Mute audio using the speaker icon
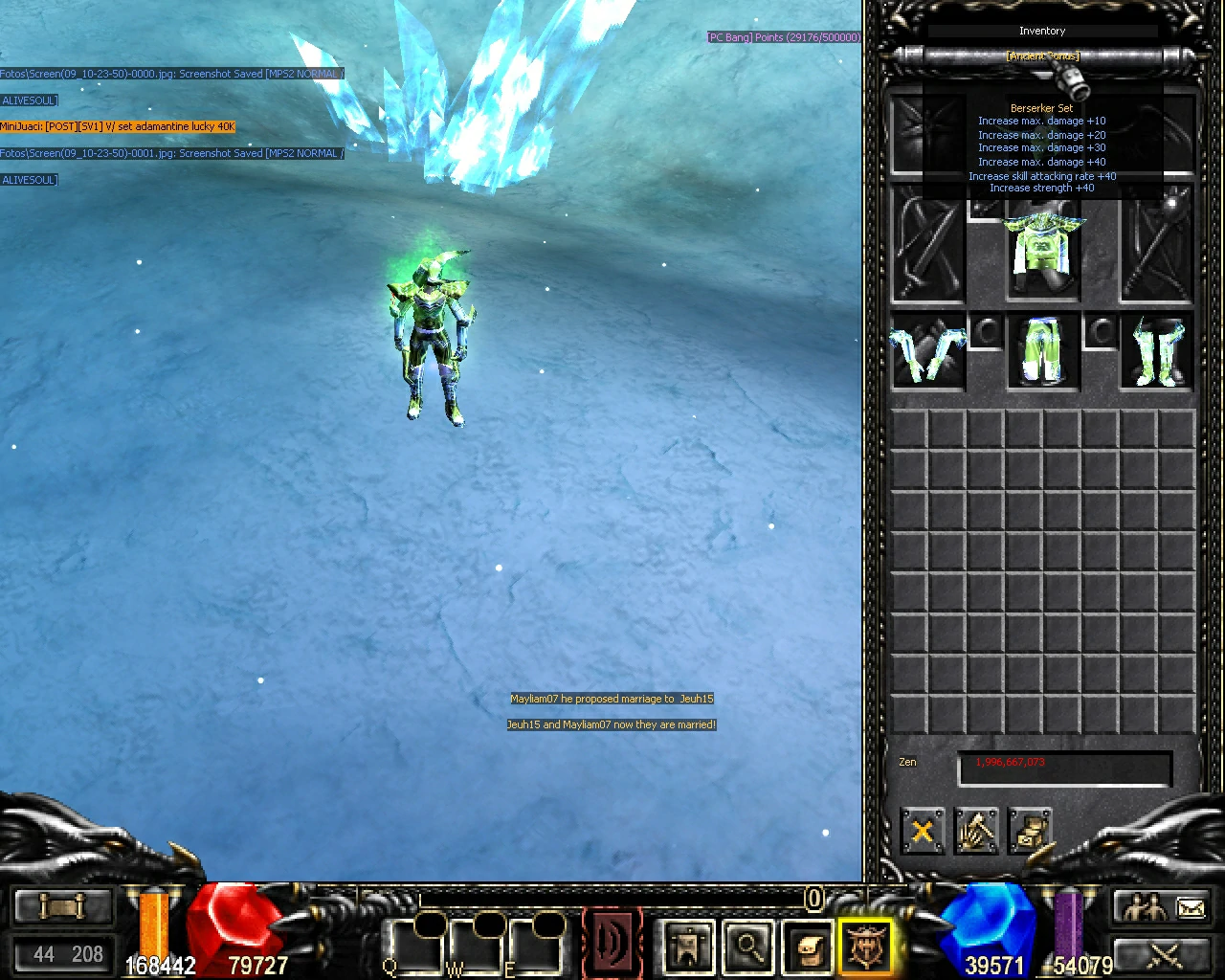 (x=612, y=943)
